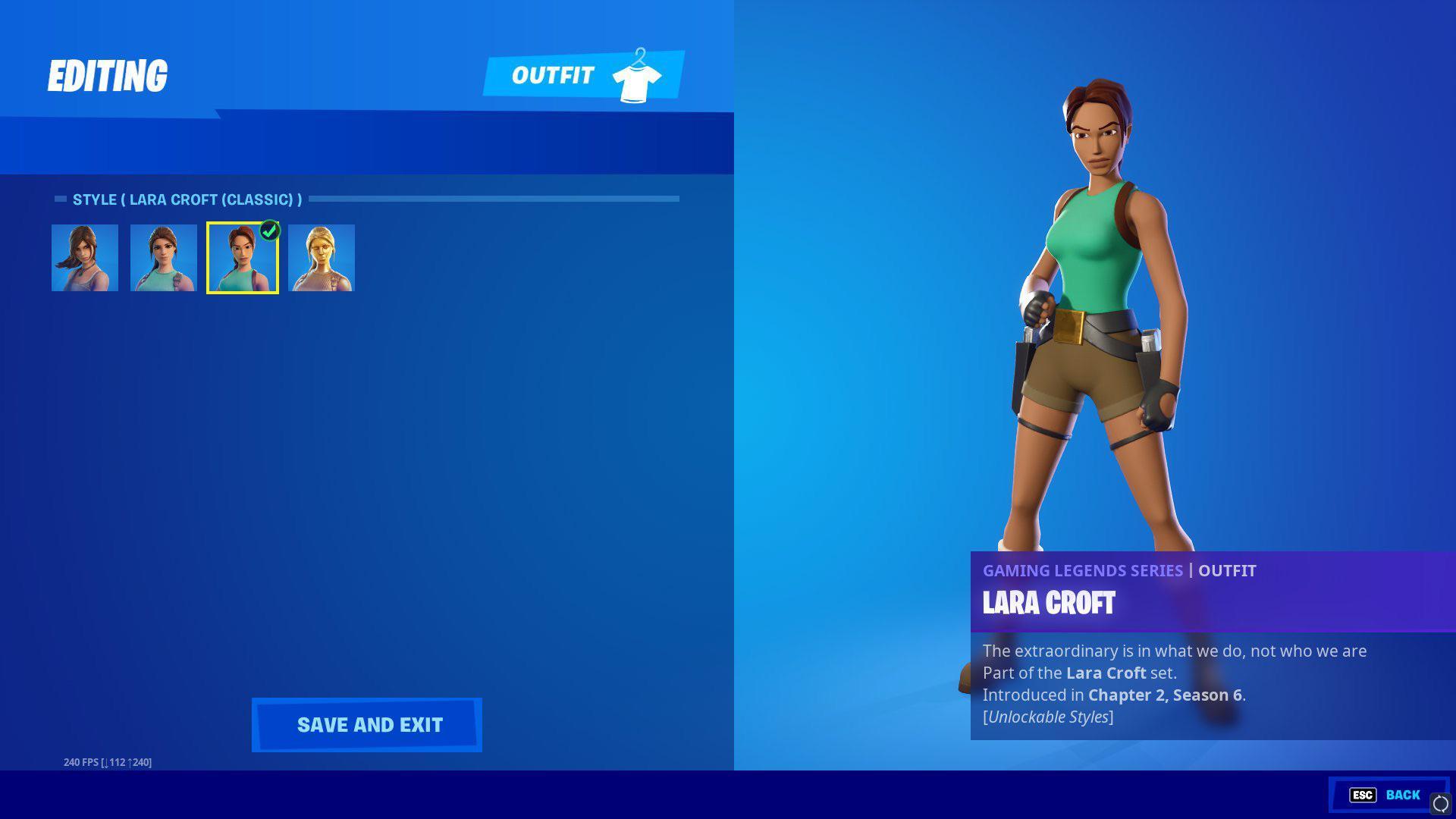1456x819 pixels.
Task: Select the golden Lara Croft style
Action: [322, 258]
